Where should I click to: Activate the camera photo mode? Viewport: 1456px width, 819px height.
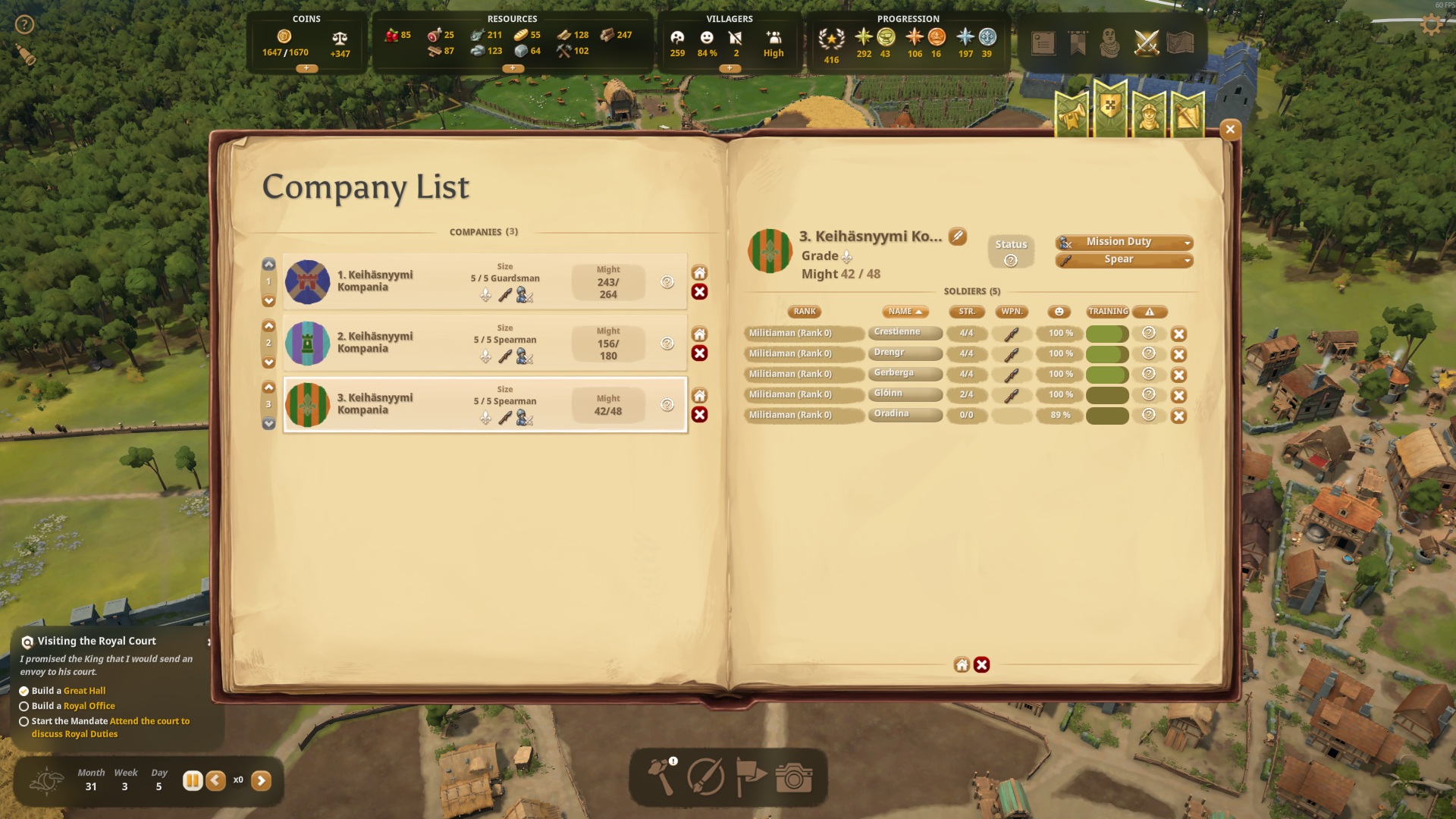[x=794, y=777]
